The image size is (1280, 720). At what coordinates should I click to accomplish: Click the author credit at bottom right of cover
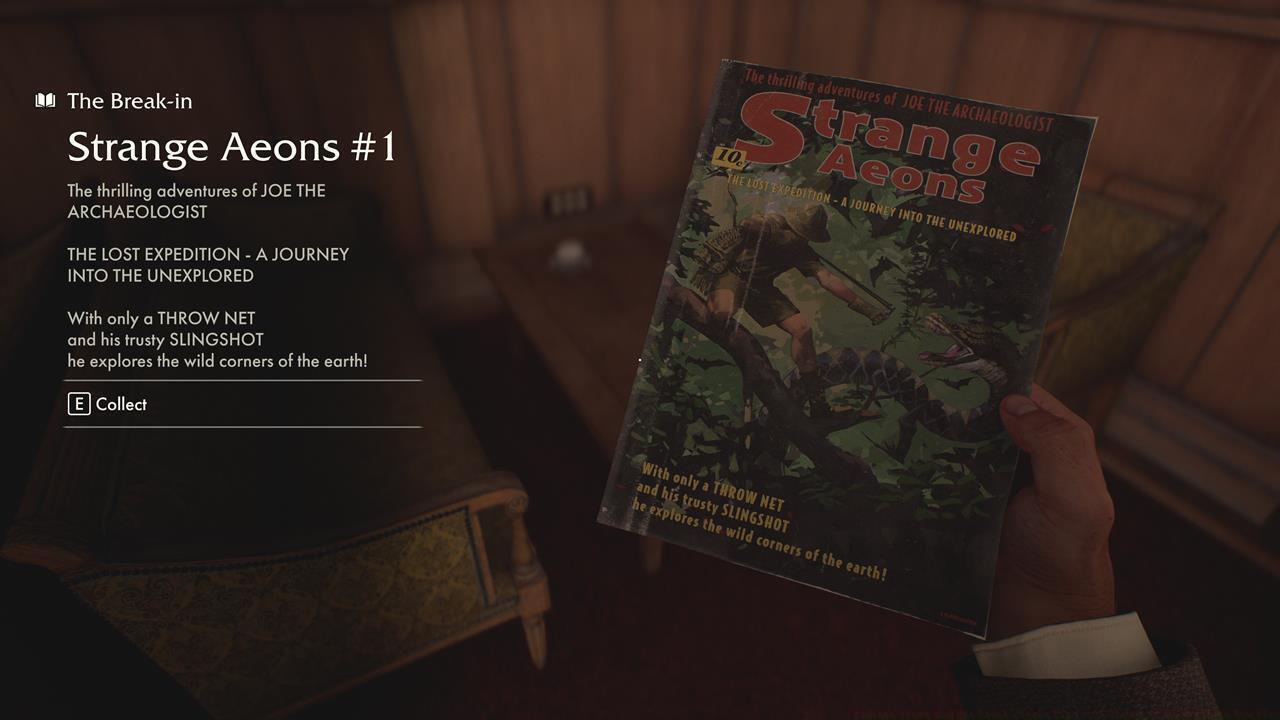coord(953,616)
